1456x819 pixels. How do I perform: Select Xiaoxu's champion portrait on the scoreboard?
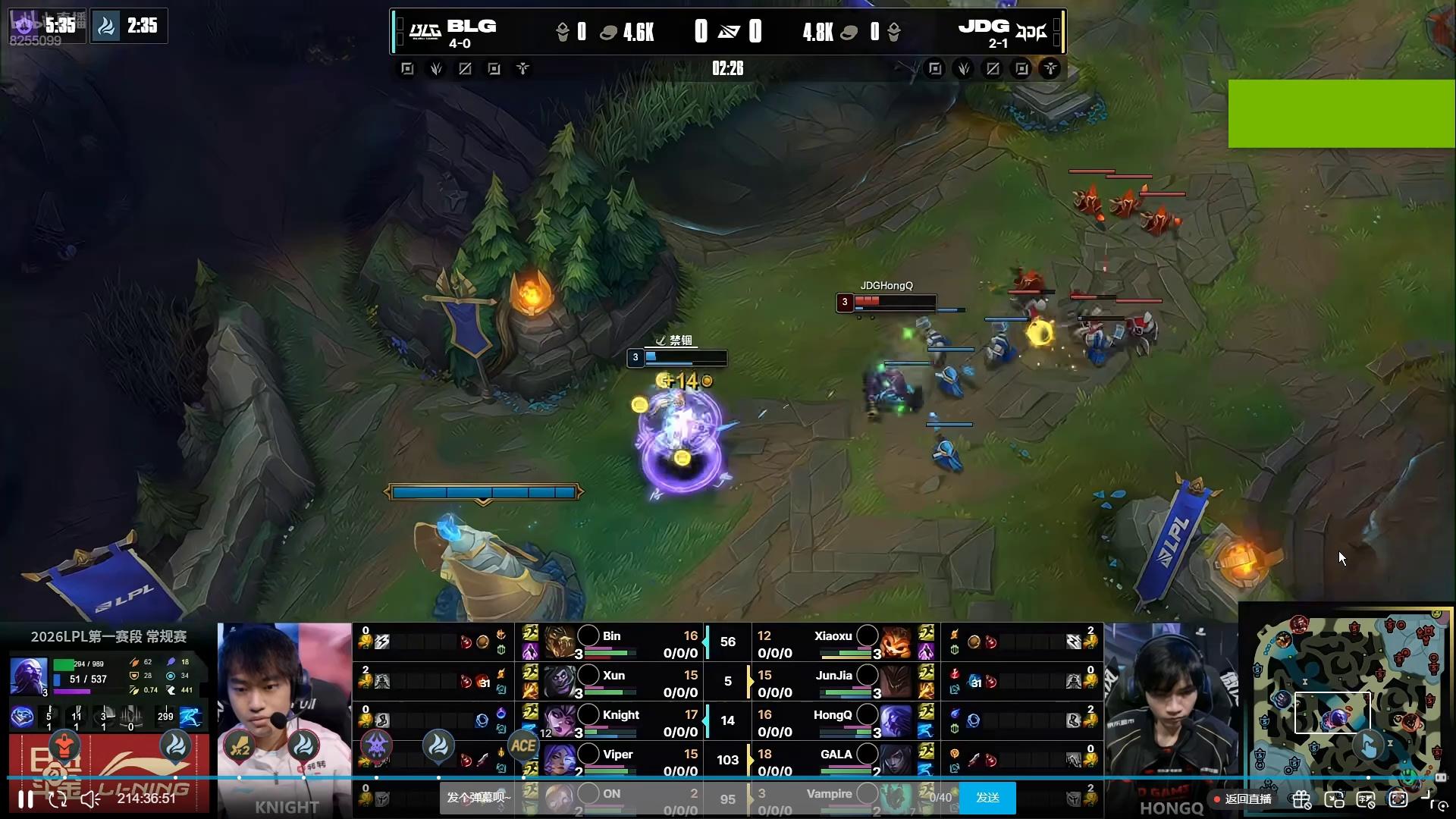click(896, 642)
